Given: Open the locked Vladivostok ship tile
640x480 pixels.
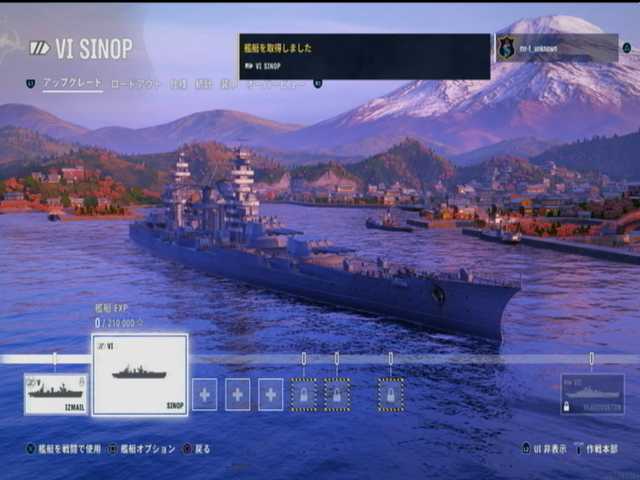Looking at the screenshot, I should [x=592, y=394].
